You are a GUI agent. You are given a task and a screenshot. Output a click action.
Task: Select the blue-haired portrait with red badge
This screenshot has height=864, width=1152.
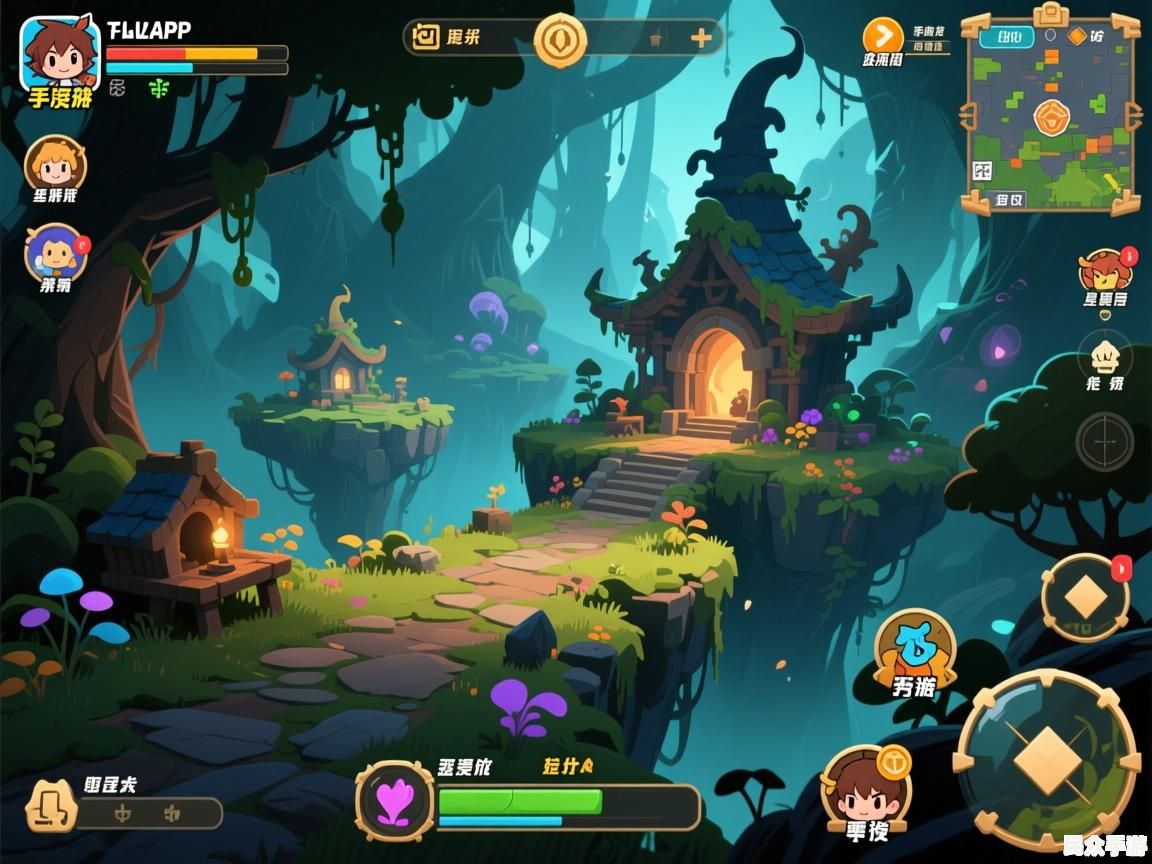point(55,252)
